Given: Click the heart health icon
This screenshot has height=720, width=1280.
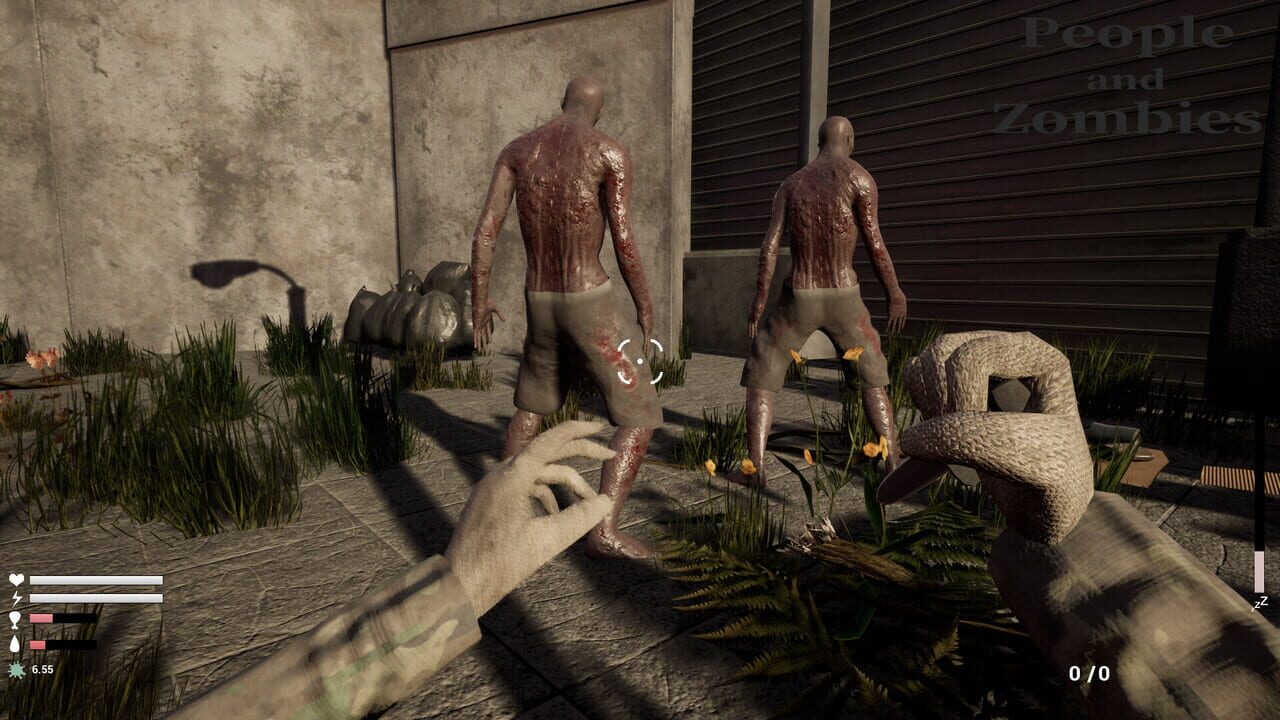Looking at the screenshot, I should 16,579.
